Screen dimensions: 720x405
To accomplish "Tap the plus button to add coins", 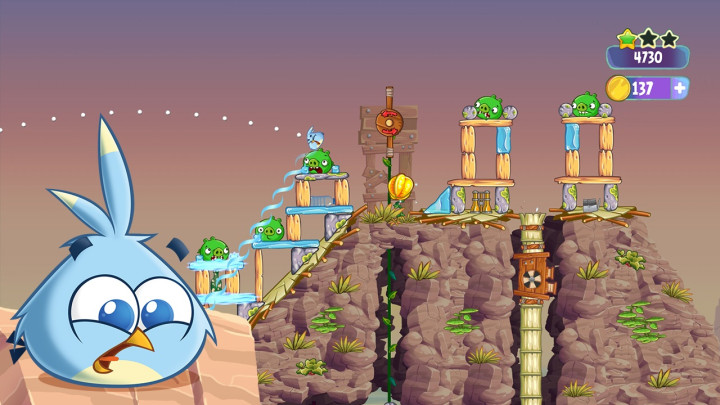I will [x=680, y=88].
